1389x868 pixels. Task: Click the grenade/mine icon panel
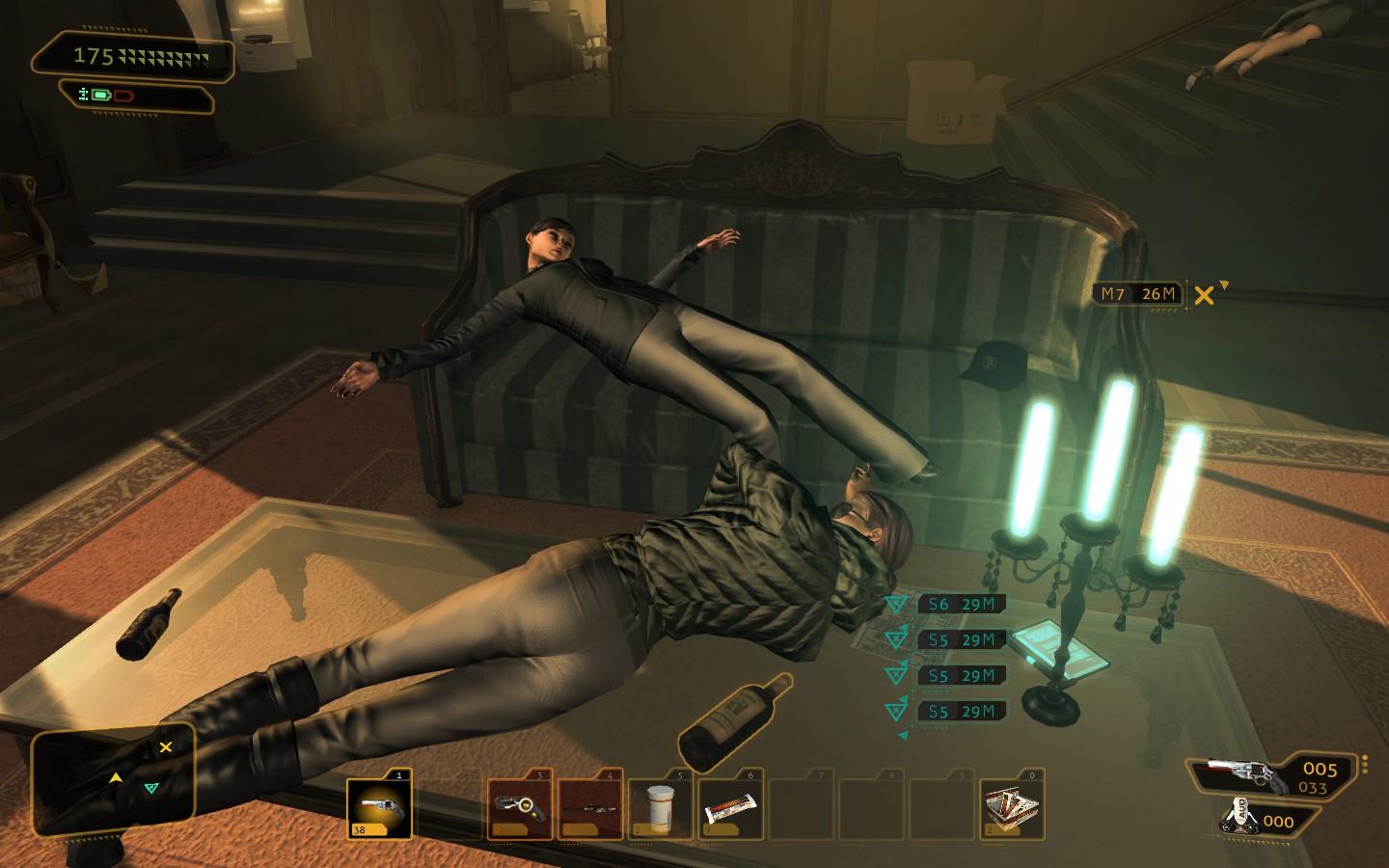coord(1258,821)
